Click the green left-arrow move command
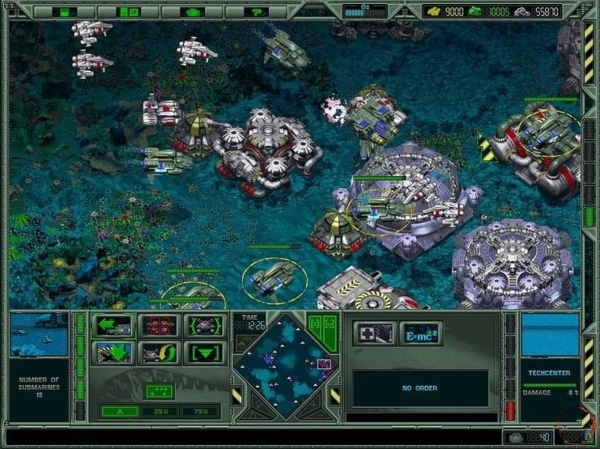The image size is (600, 449). tap(114, 325)
